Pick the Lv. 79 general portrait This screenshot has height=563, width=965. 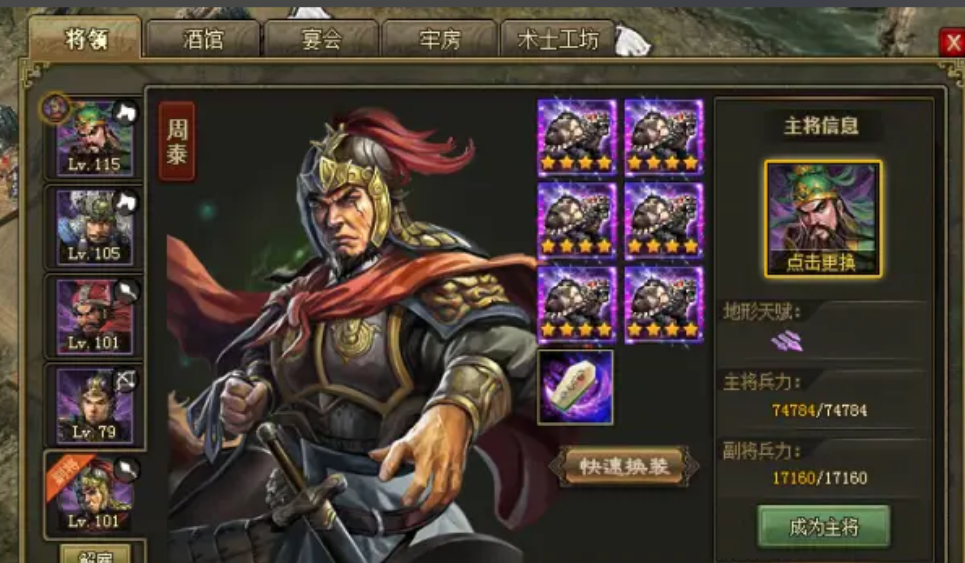coord(94,405)
